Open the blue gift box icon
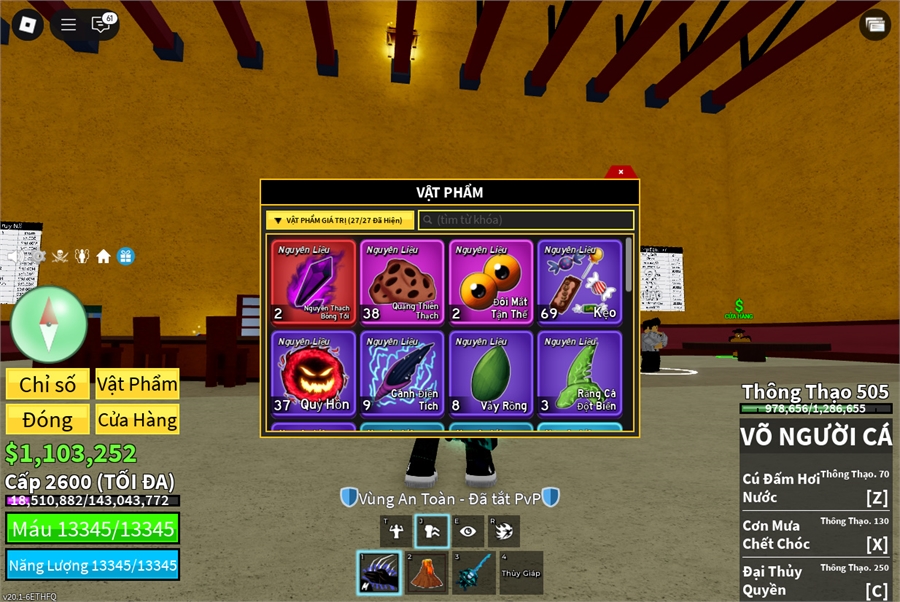The height and width of the screenshot is (602, 900). click(x=125, y=256)
